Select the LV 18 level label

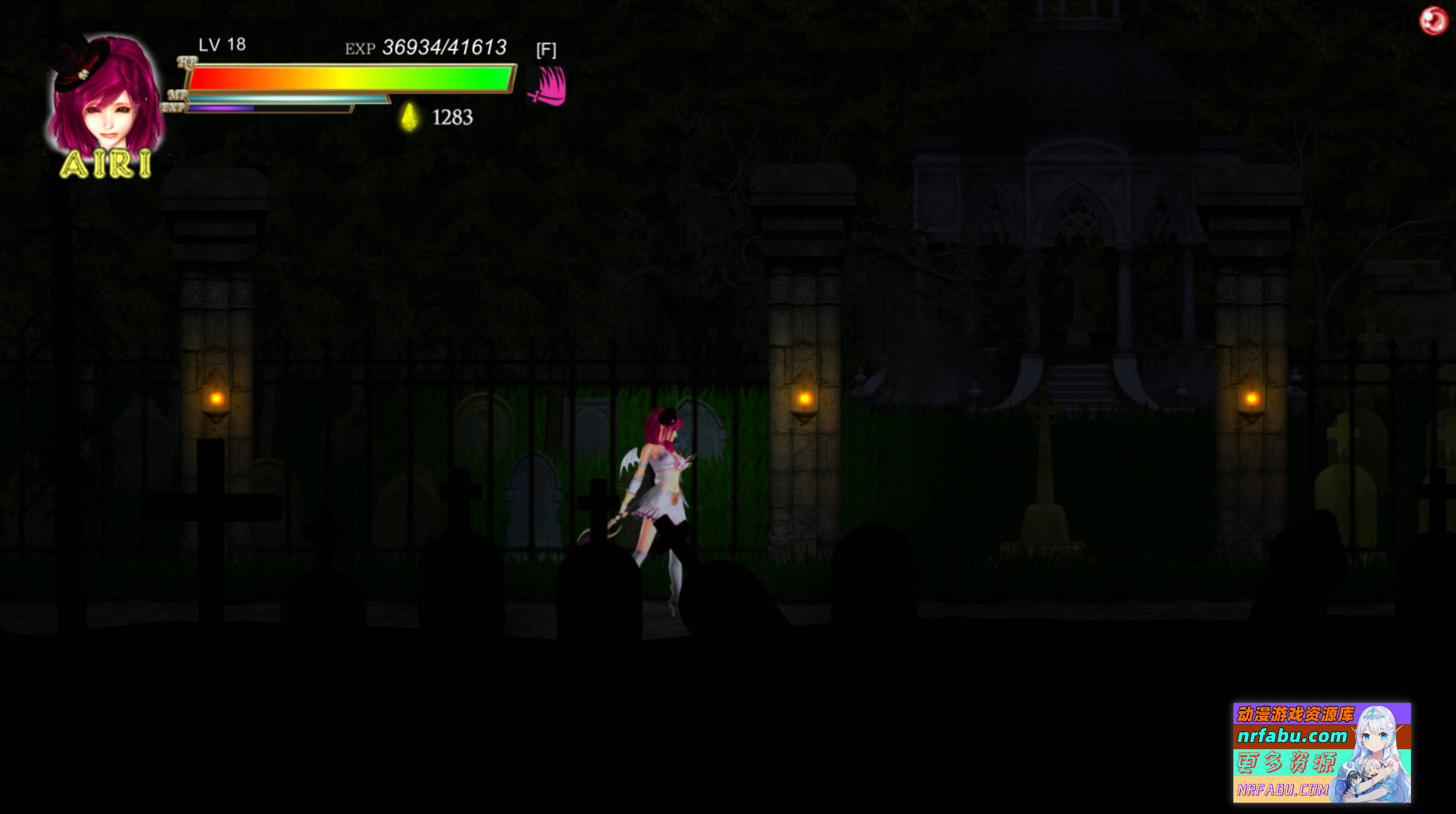coord(221,44)
